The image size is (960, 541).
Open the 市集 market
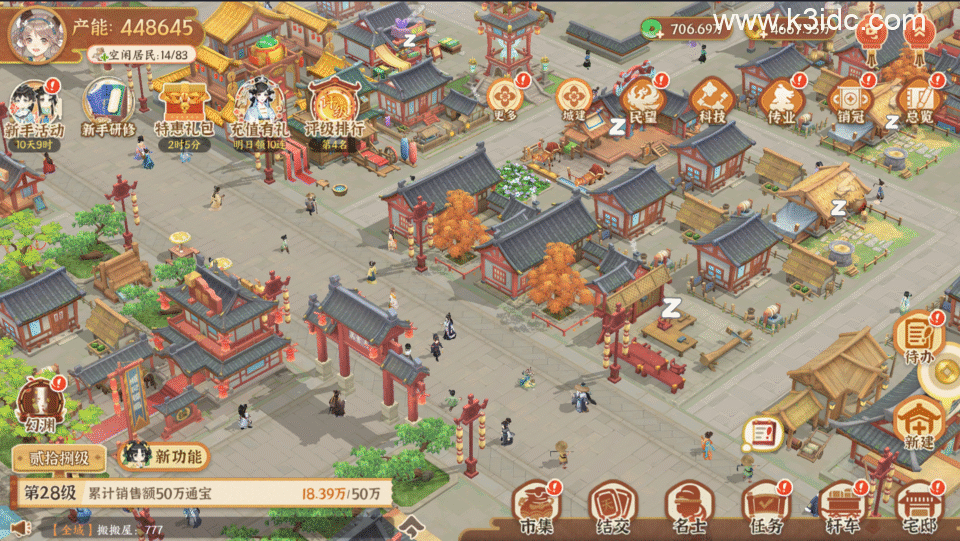[535, 506]
